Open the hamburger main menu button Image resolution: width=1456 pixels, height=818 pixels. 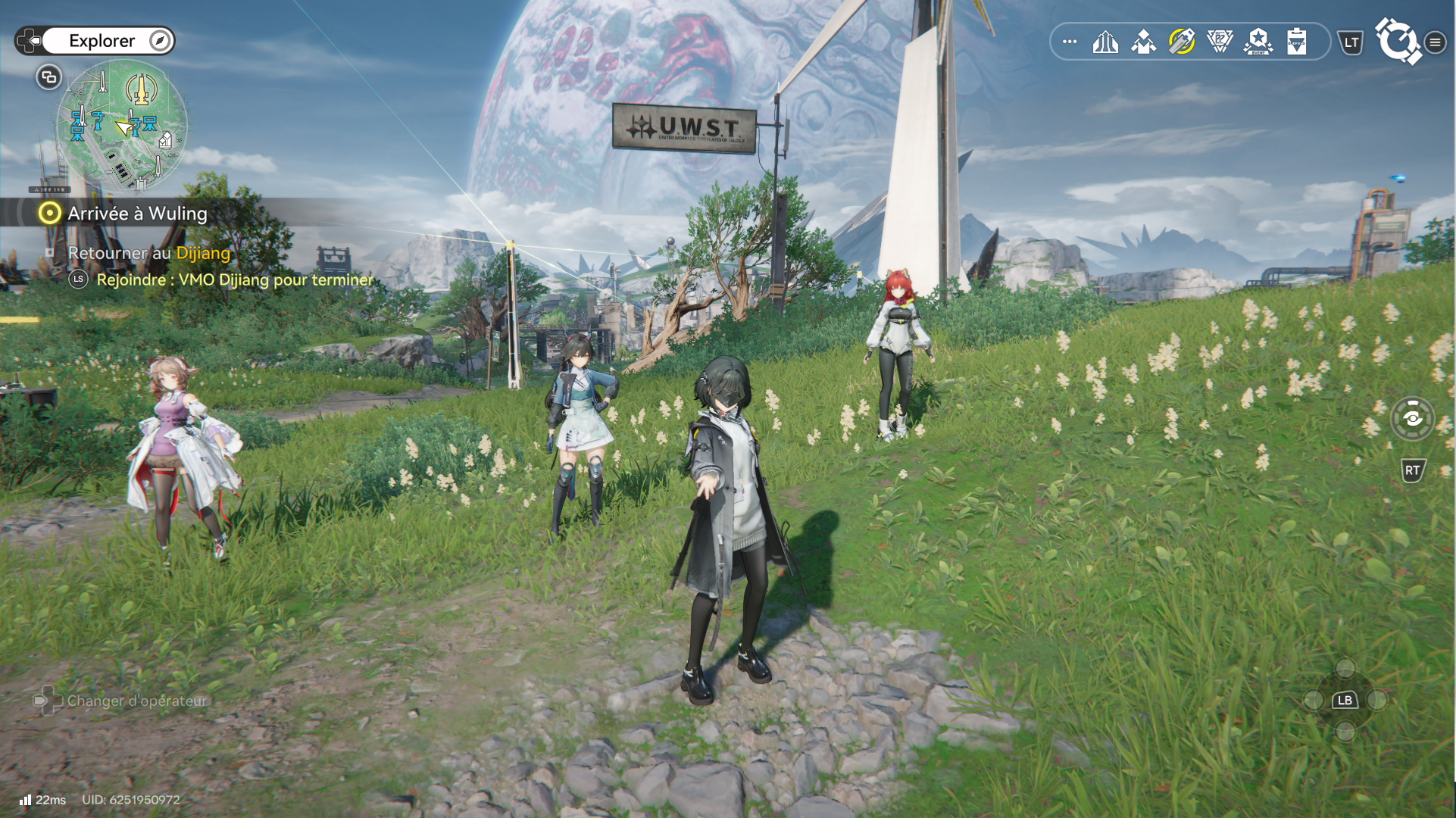point(1435,42)
